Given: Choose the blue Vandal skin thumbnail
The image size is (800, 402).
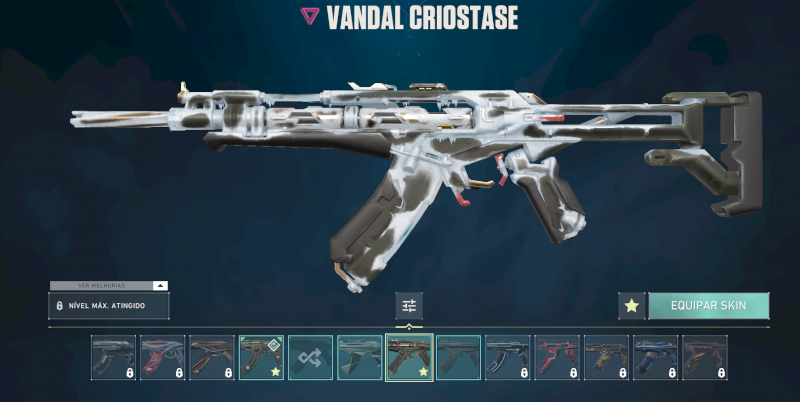Looking at the screenshot, I should point(655,358).
